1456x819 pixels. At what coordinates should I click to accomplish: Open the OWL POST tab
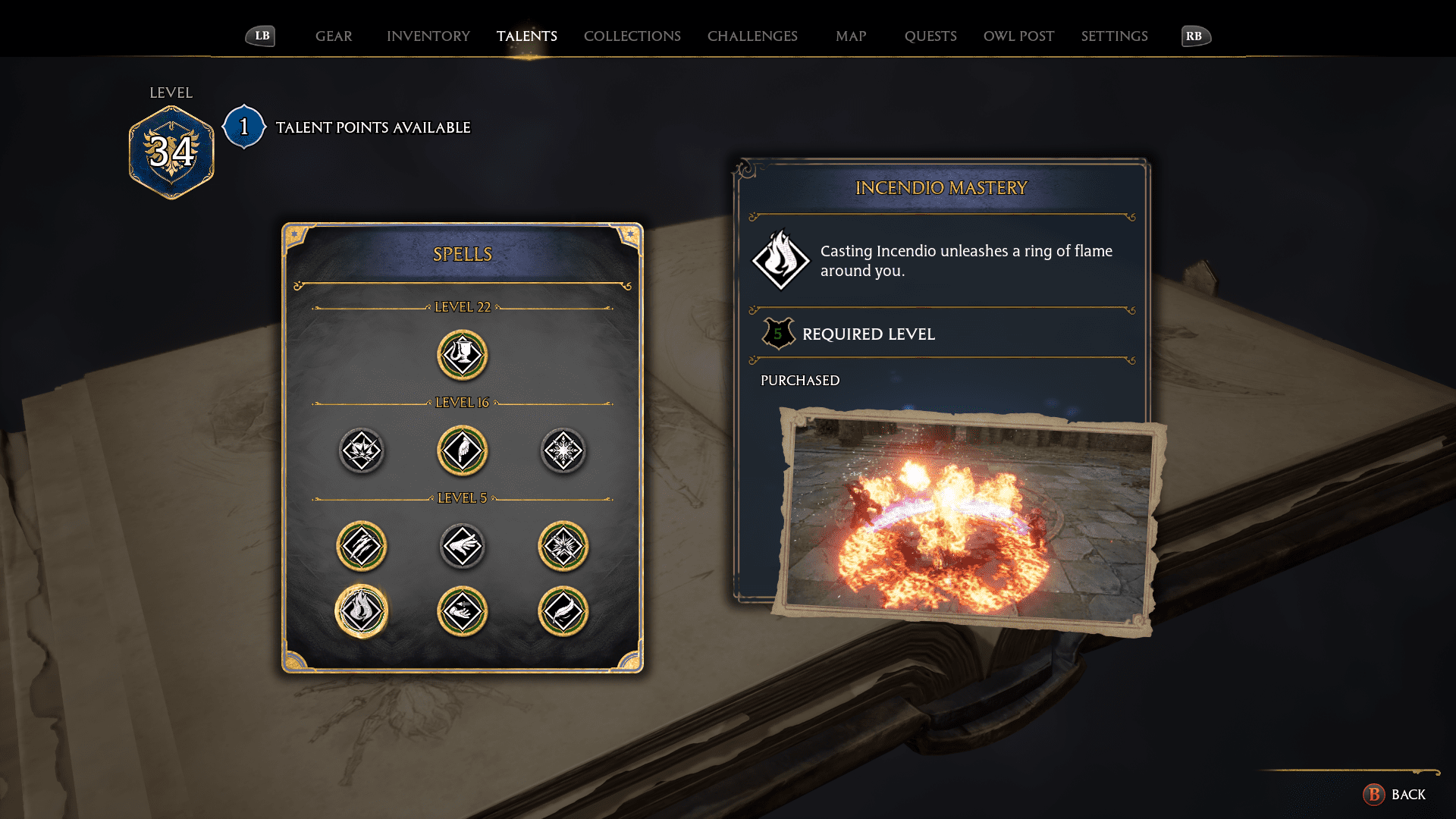tap(1018, 36)
